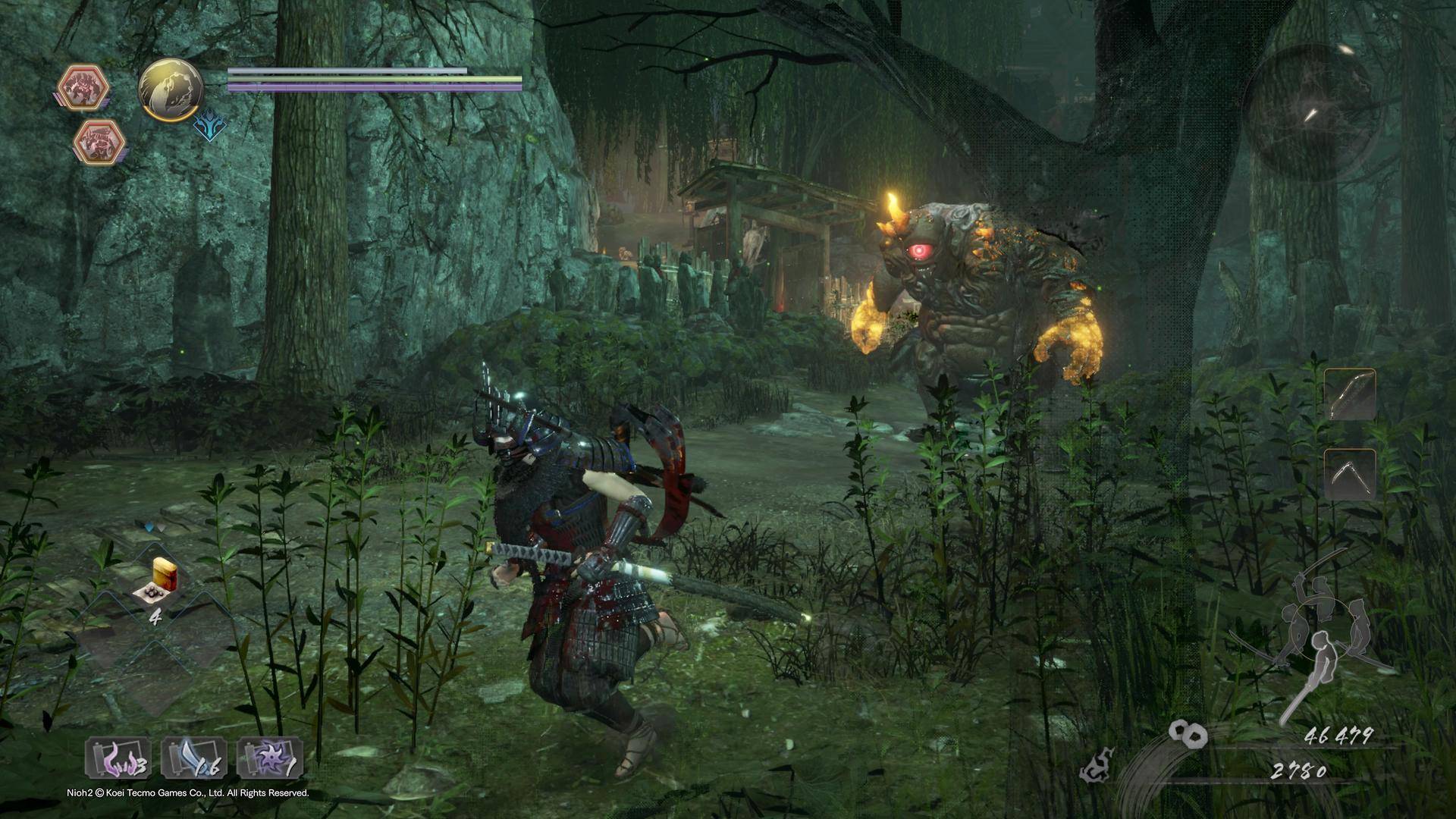This screenshot has height=819, width=1456.
Task: Select the bow ranged weapon slot
Action: (x=1350, y=394)
